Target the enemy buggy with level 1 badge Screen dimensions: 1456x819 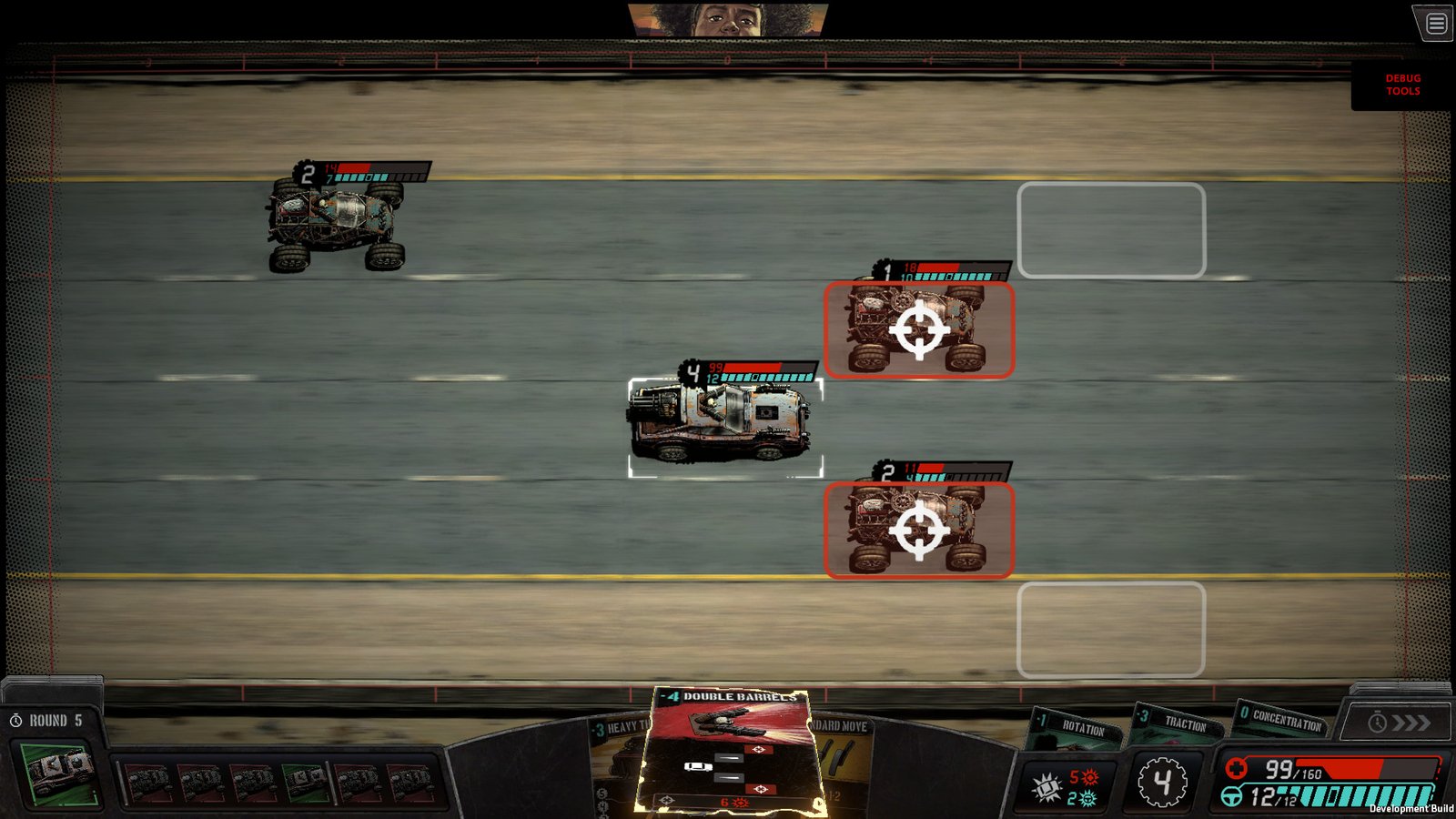[919, 330]
